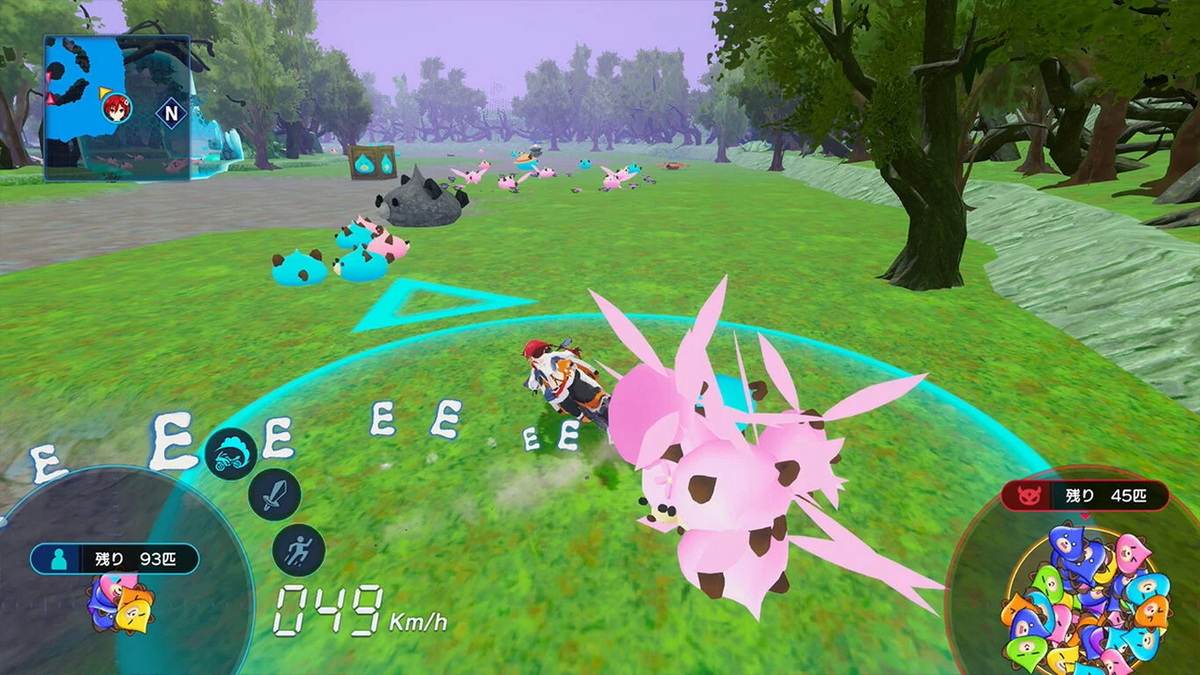Viewport: 1200px width, 675px height.
Task: Select the ally creatures remaining 93 panel
Action: tap(114, 558)
